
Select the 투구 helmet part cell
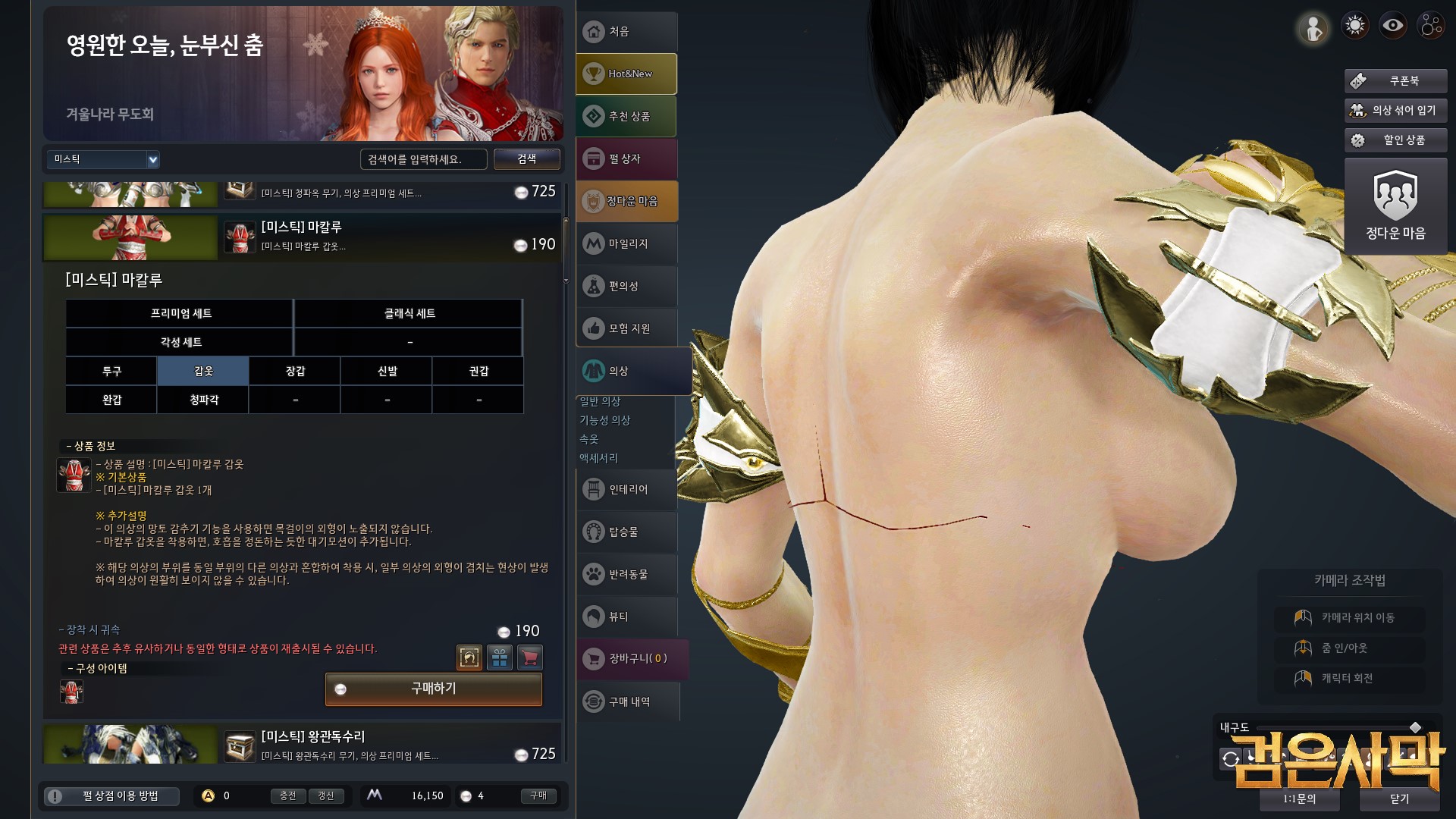111,371
